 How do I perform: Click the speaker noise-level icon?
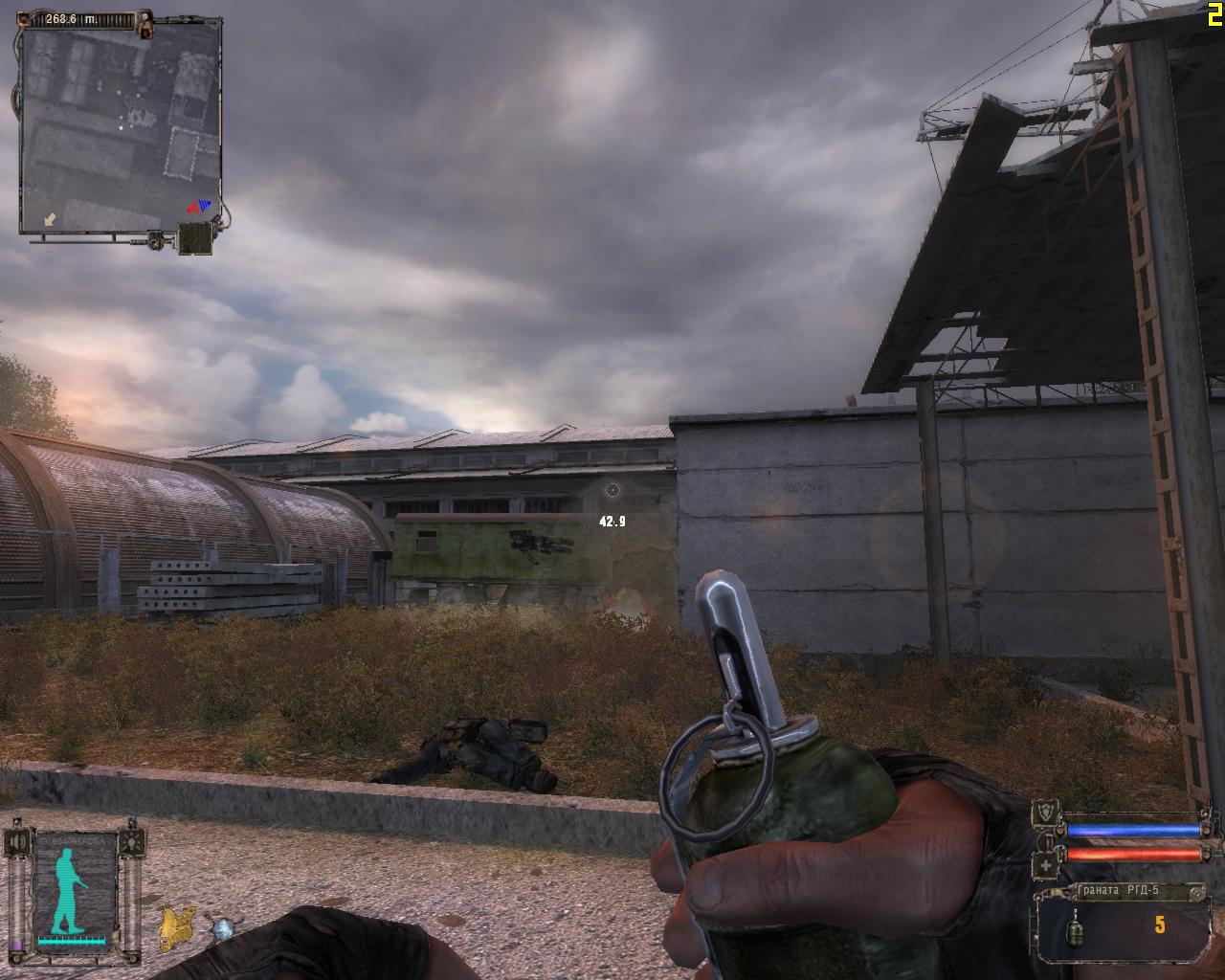pos(16,841)
